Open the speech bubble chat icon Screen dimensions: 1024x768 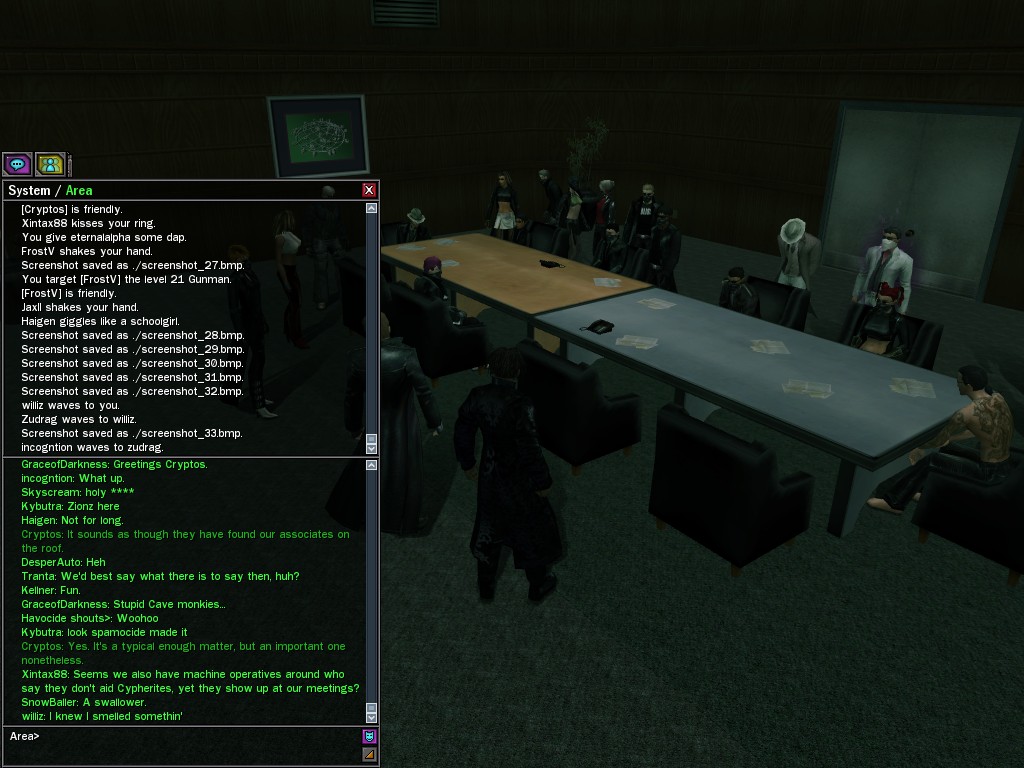point(17,164)
